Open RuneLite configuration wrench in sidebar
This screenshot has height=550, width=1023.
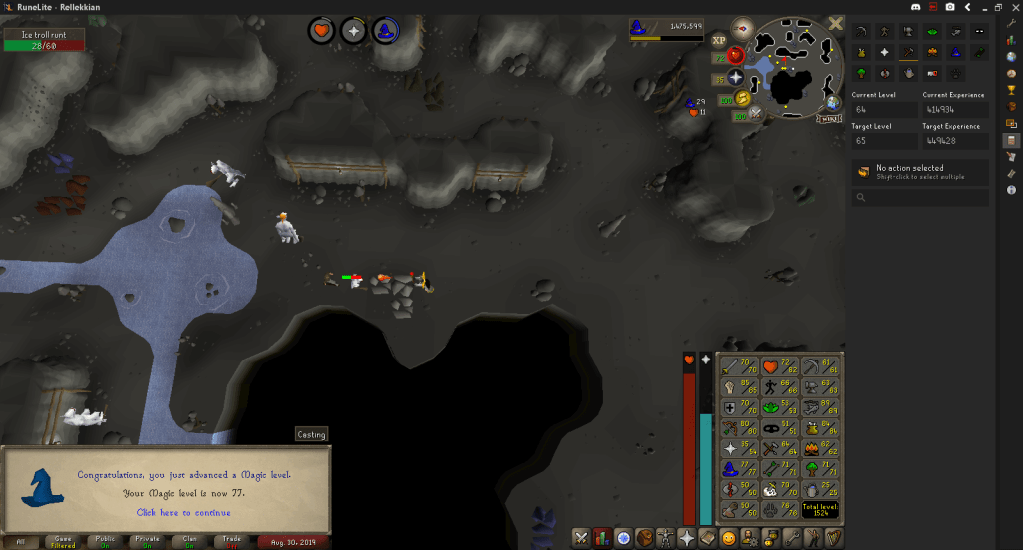pyautogui.click(x=1011, y=22)
